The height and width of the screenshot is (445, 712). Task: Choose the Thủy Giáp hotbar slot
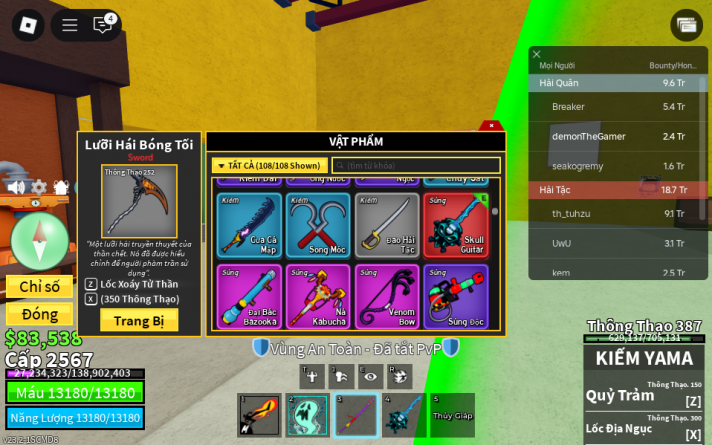click(451, 415)
